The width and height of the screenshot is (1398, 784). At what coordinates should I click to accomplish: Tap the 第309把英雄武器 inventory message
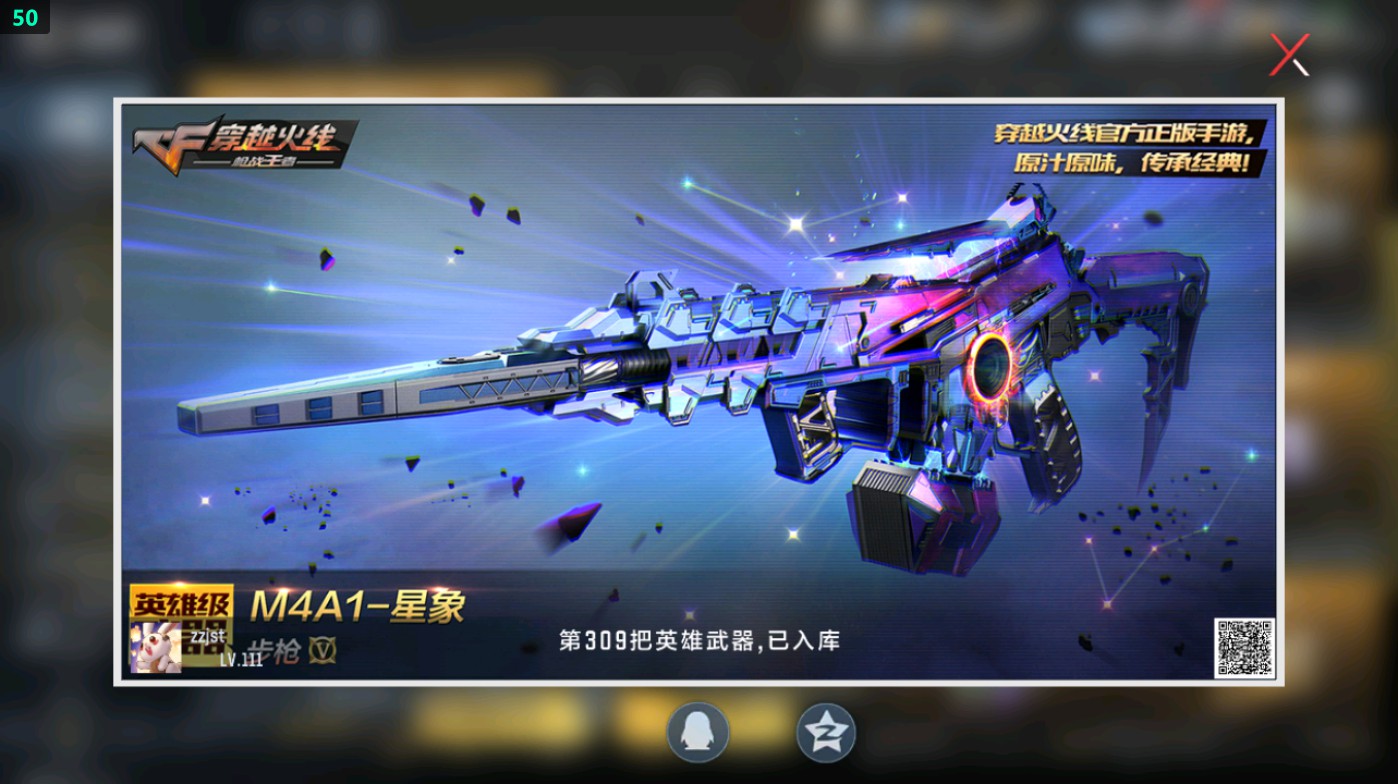pyautogui.click(x=700, y=640)
